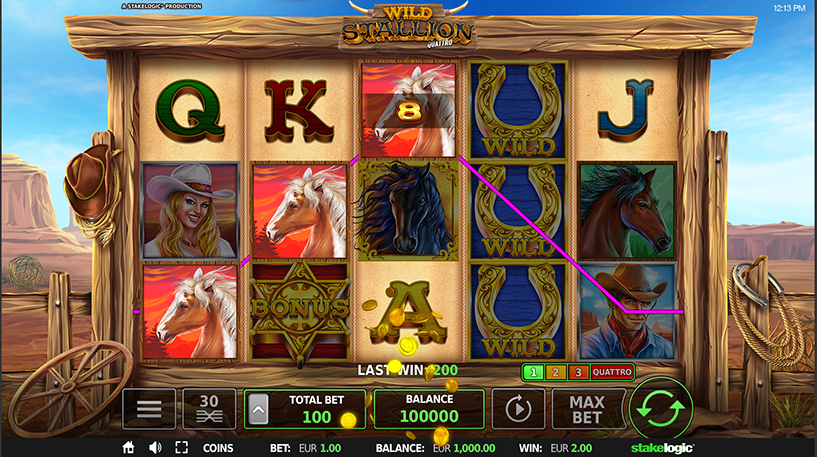
Task: Switch the COINS display
Action: 218,448
